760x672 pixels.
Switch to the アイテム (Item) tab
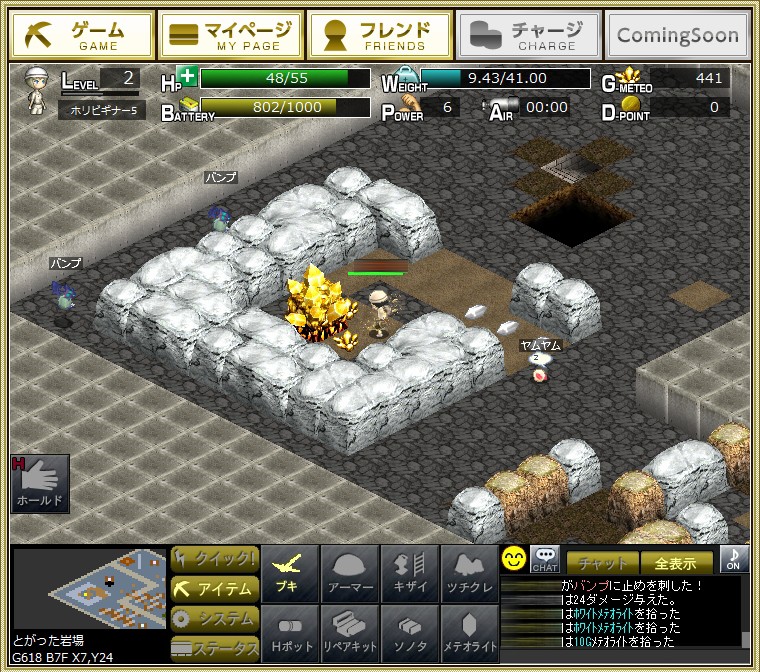[x=214, y=589]
